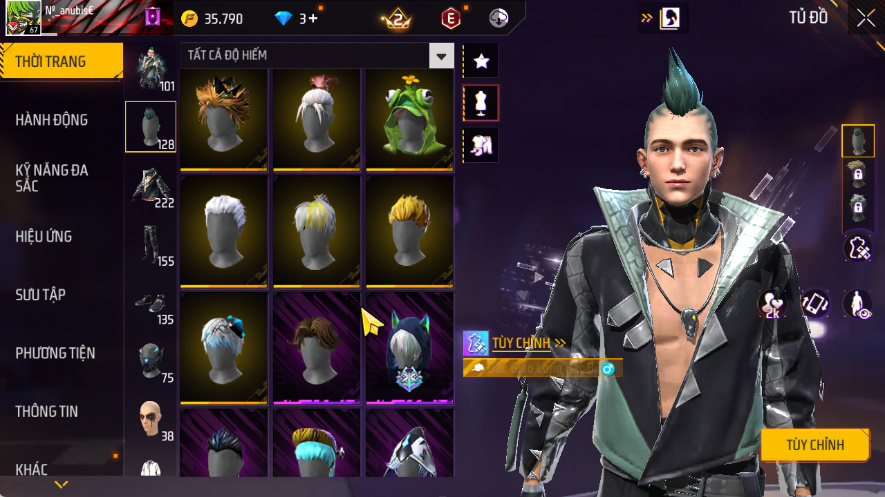885x497 pixels.
Task: Show the Thông Tin section
Action: click(x=46, y=411)
